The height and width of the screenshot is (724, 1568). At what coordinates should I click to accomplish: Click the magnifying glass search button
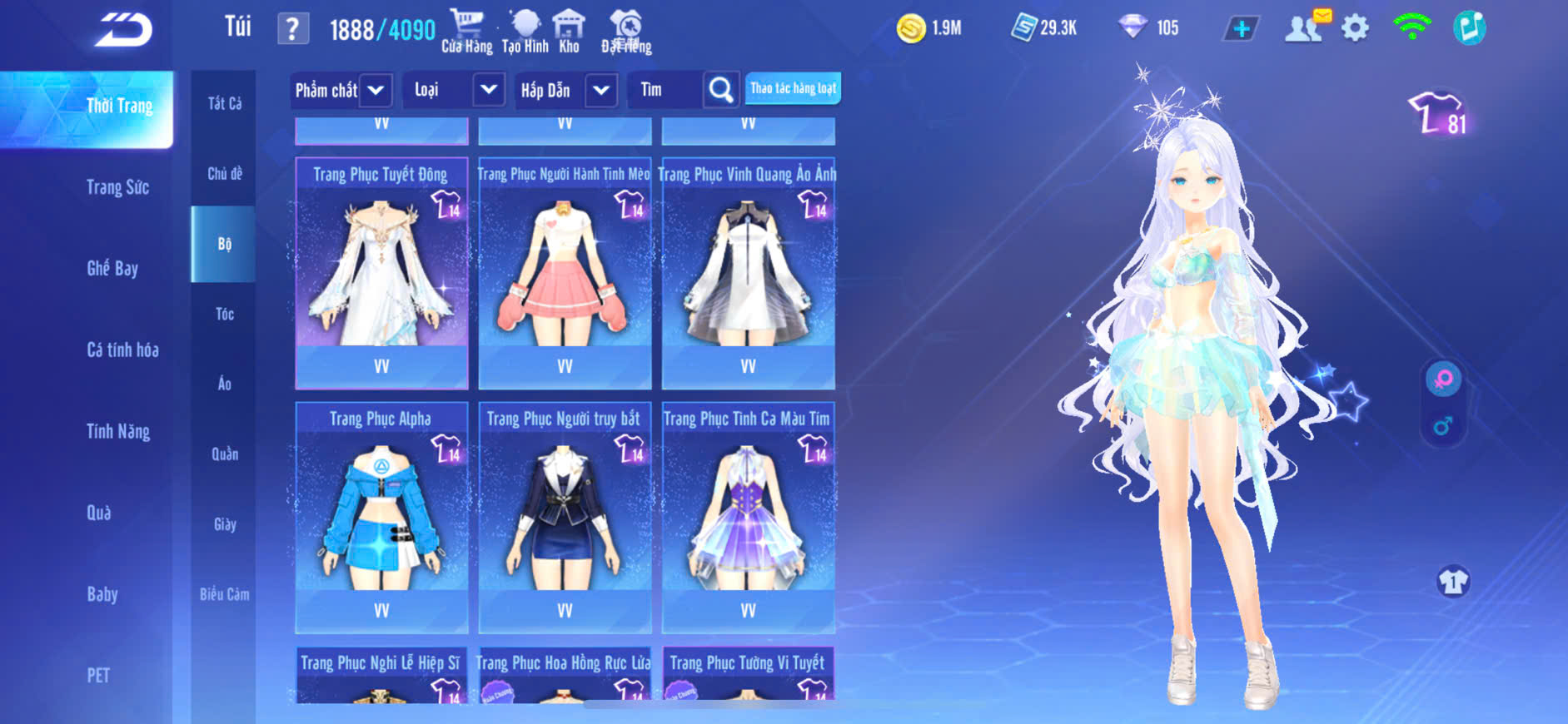721,90
